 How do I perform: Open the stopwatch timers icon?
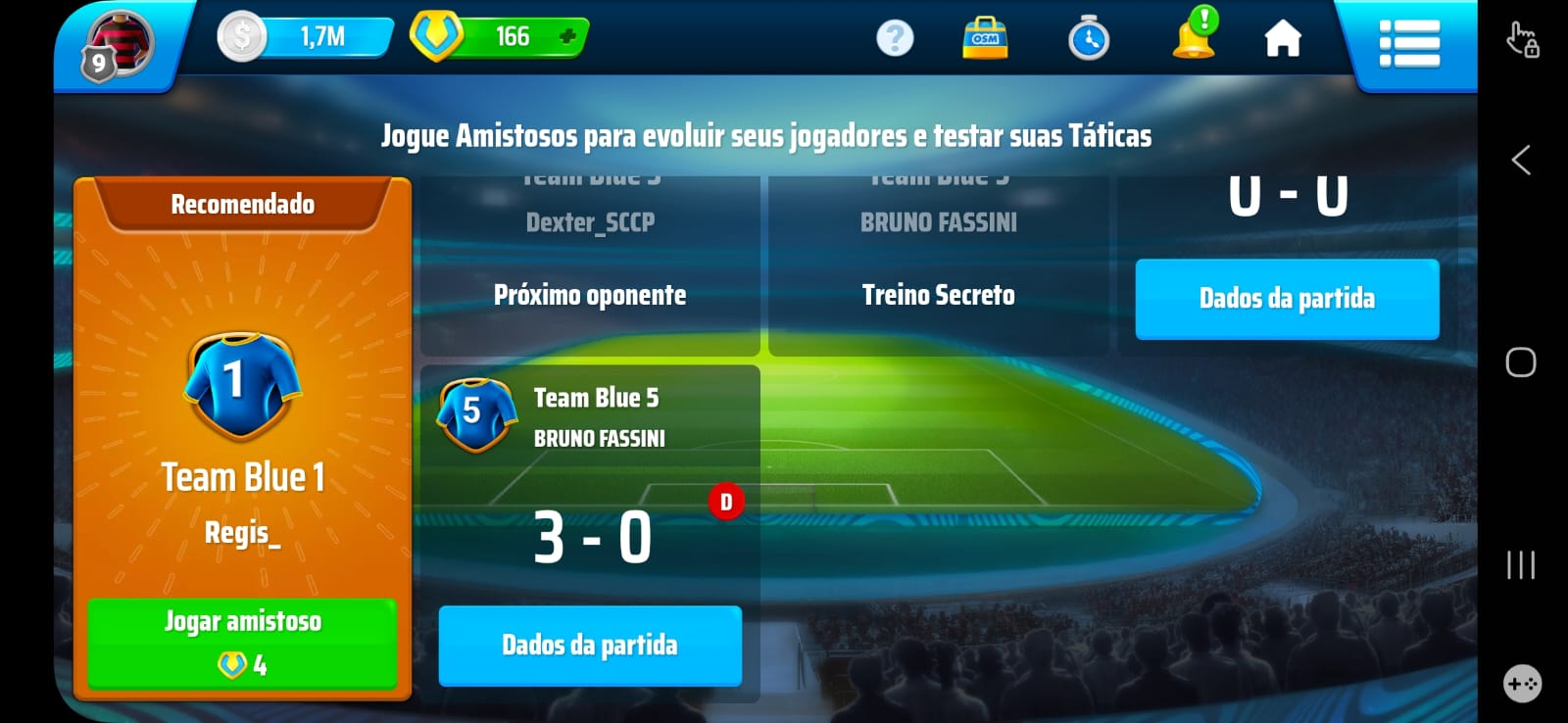(1089, 40)
